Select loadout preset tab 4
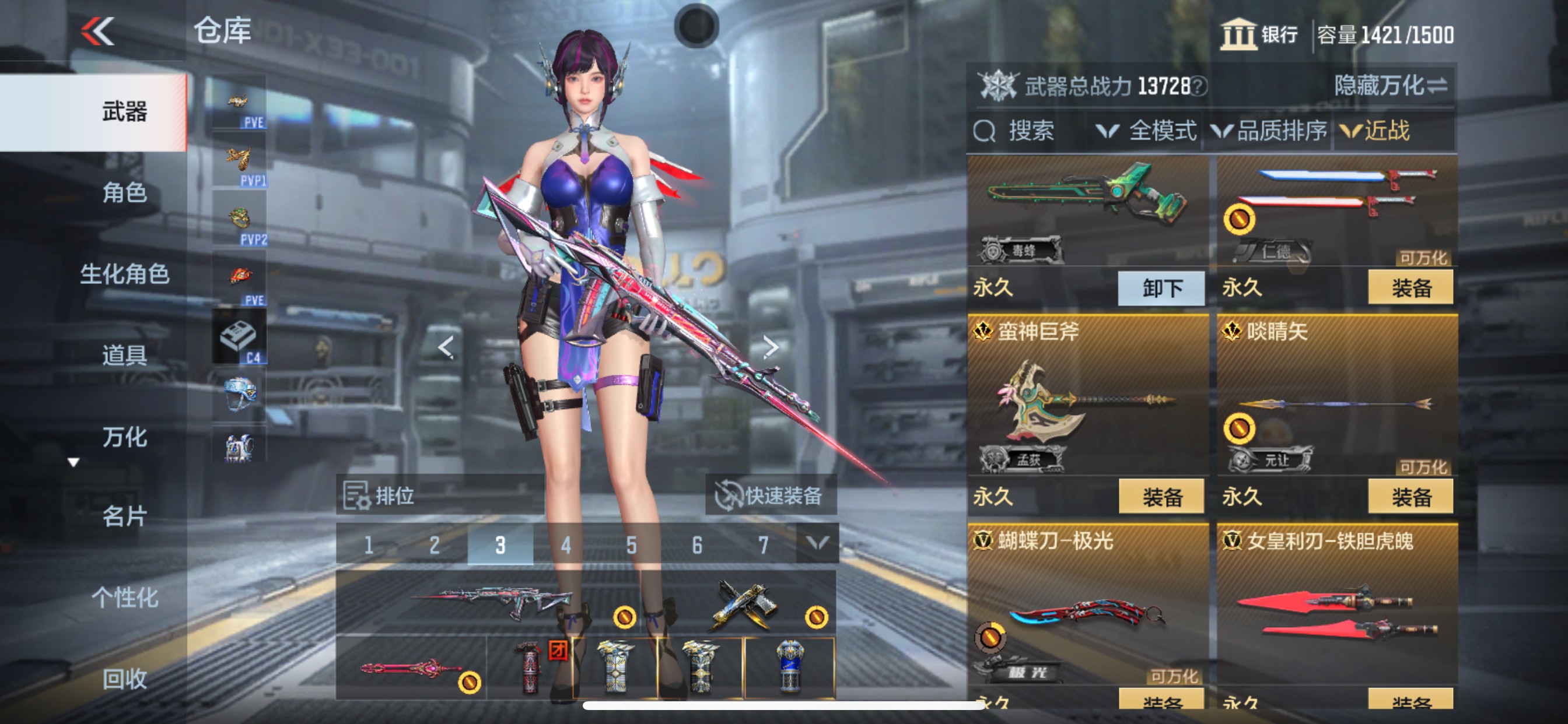 point(566,545)
